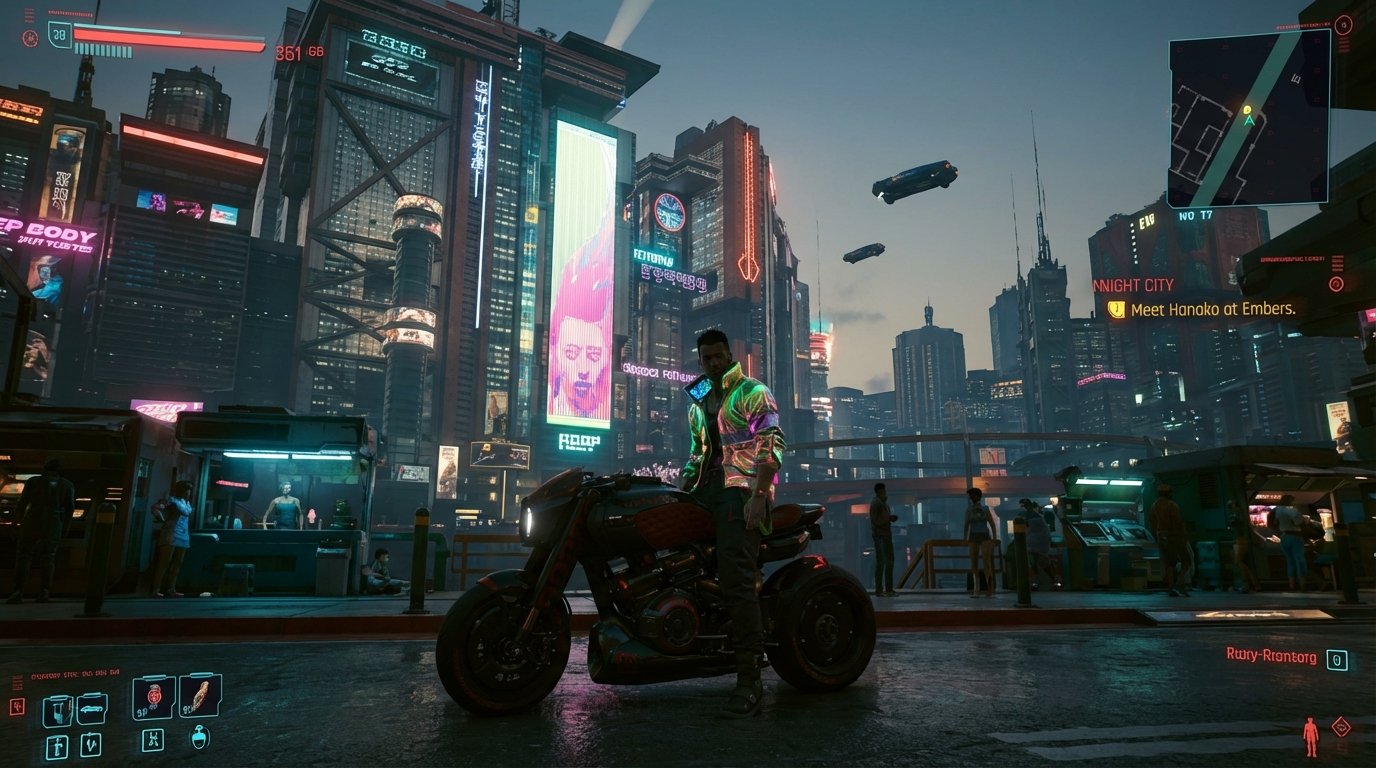Select the V badge icon in the quickbar
Screen dimensions: 1376x768
[x=91, y=745]
